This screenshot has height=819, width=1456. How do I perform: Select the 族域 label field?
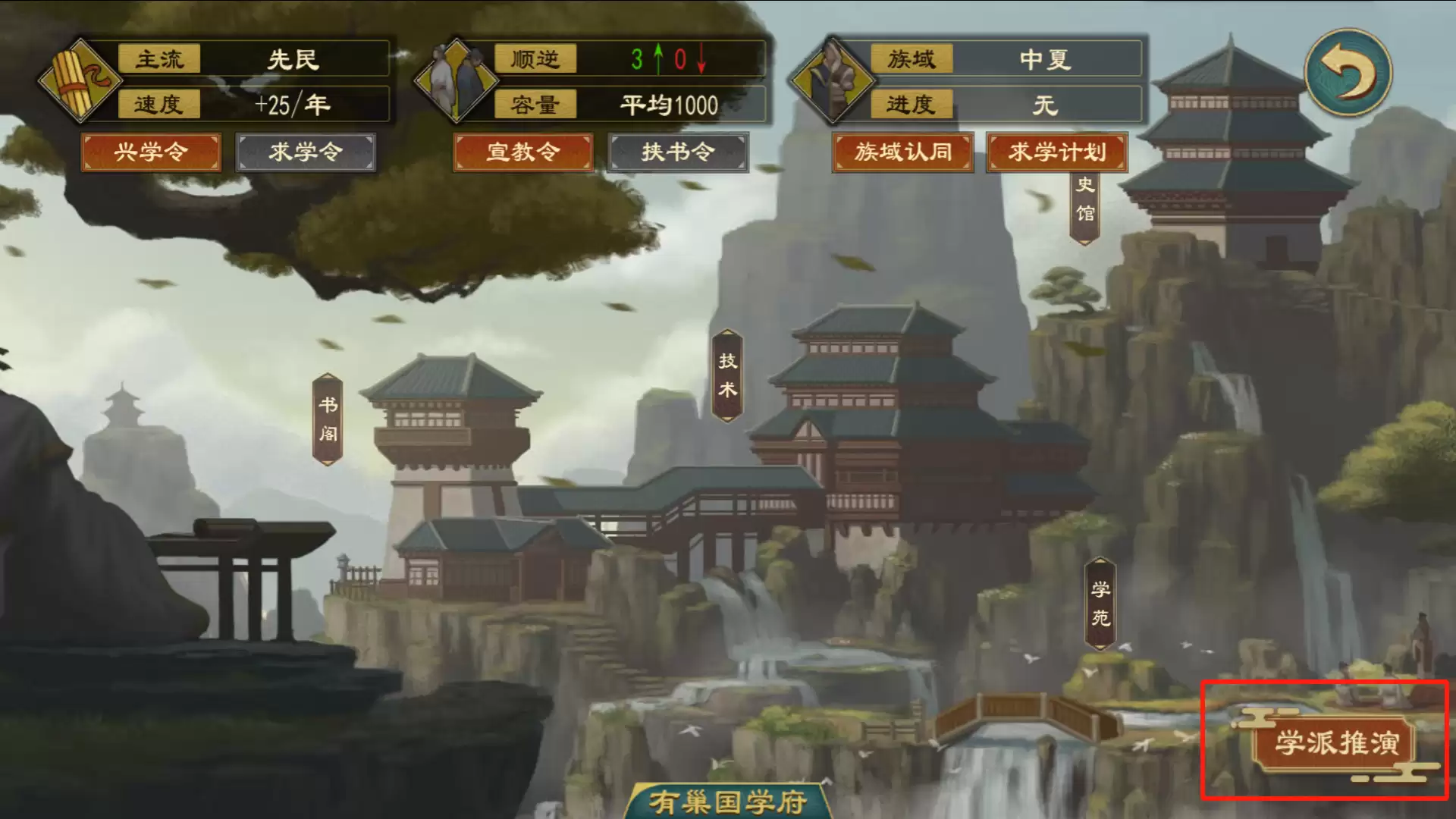click(x=913, y=60)
